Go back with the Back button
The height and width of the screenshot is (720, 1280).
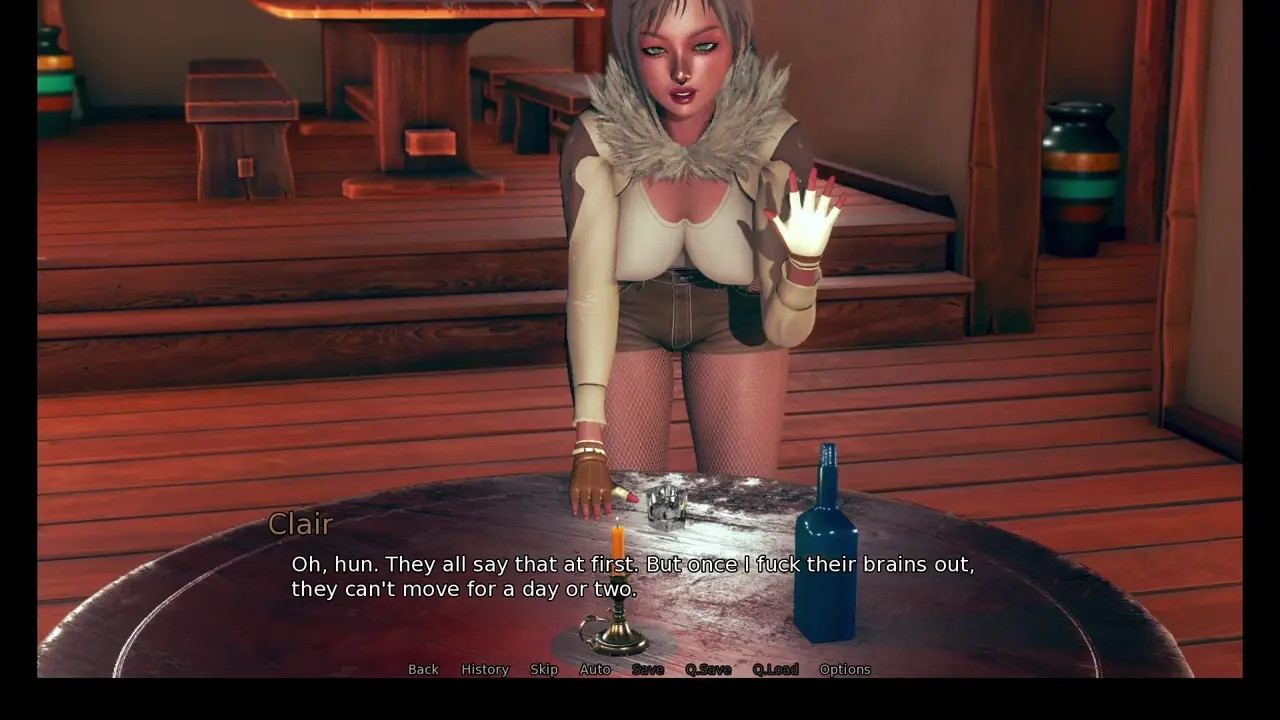coord(423,669)
